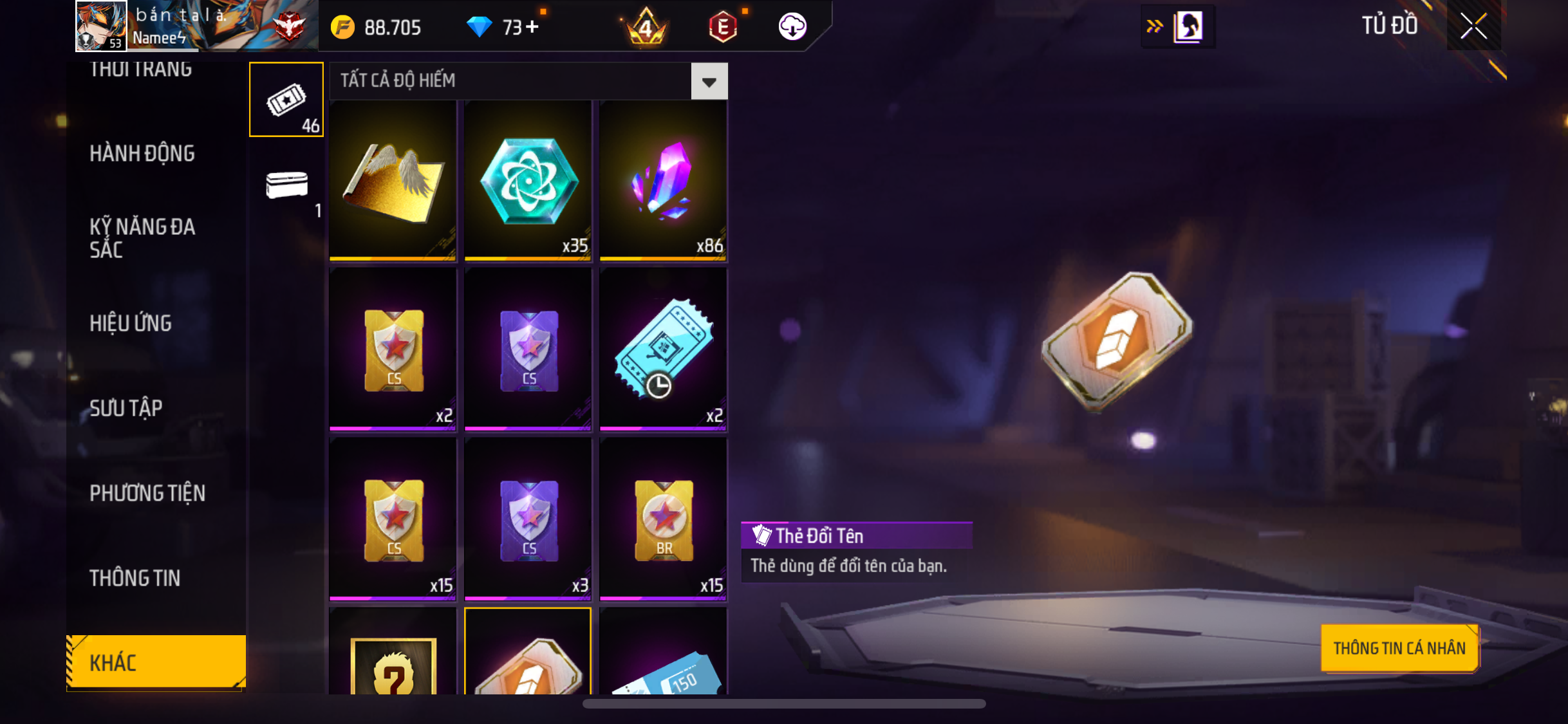Choose the Phương Tiện category
This screenshot has width=1568, height=724.
click(x=147, y=493)
